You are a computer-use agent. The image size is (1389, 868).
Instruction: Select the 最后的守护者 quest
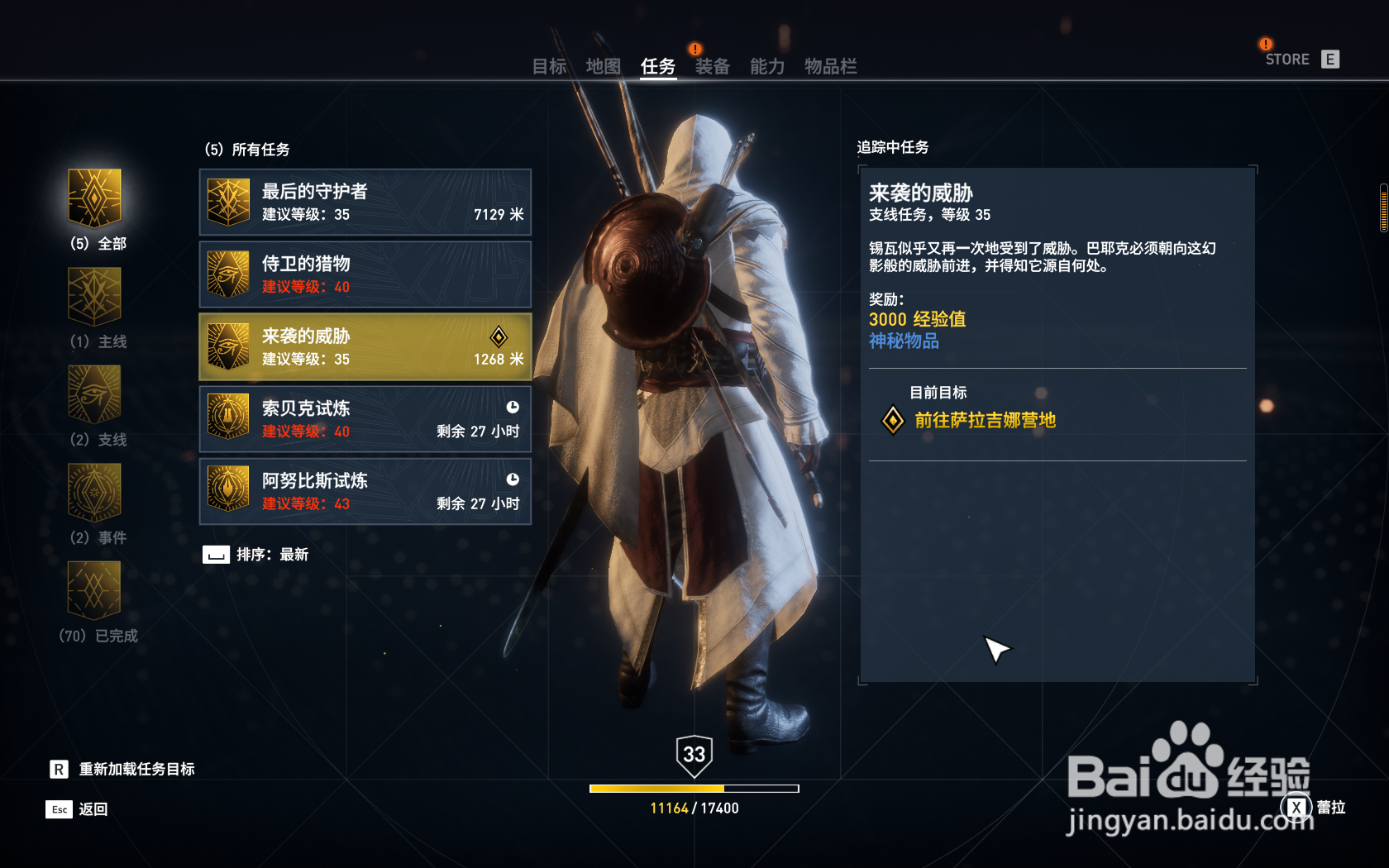point(365,203)
